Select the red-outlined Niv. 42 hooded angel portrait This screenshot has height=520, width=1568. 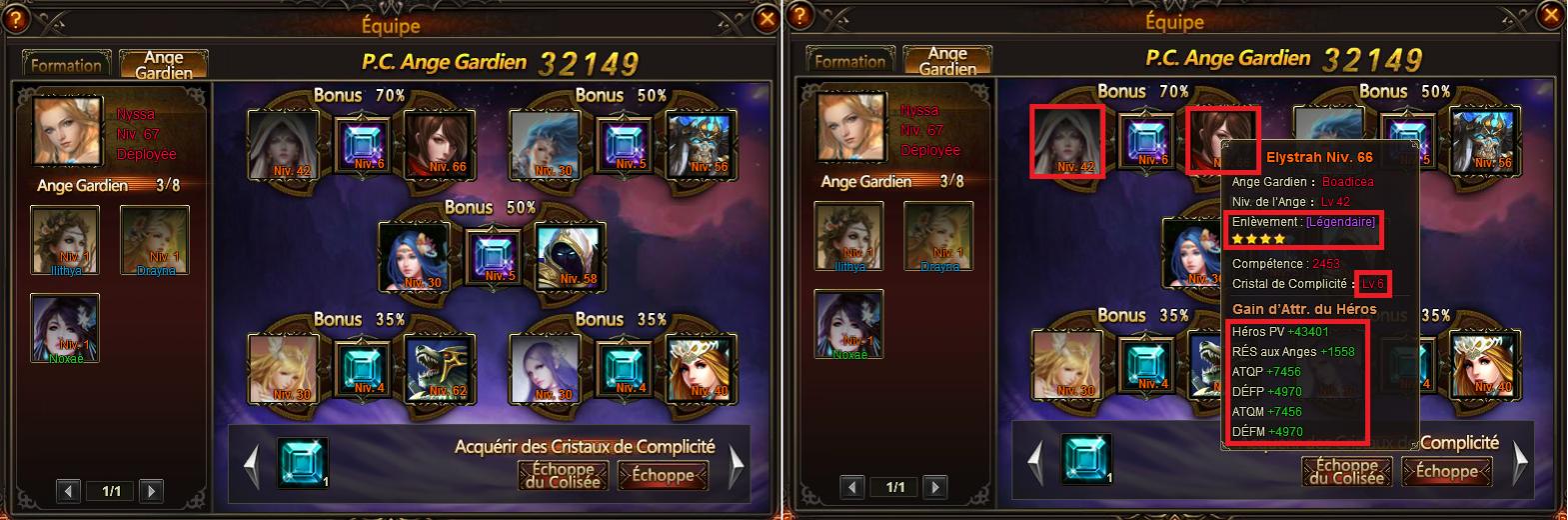[x=1066, y=141]
